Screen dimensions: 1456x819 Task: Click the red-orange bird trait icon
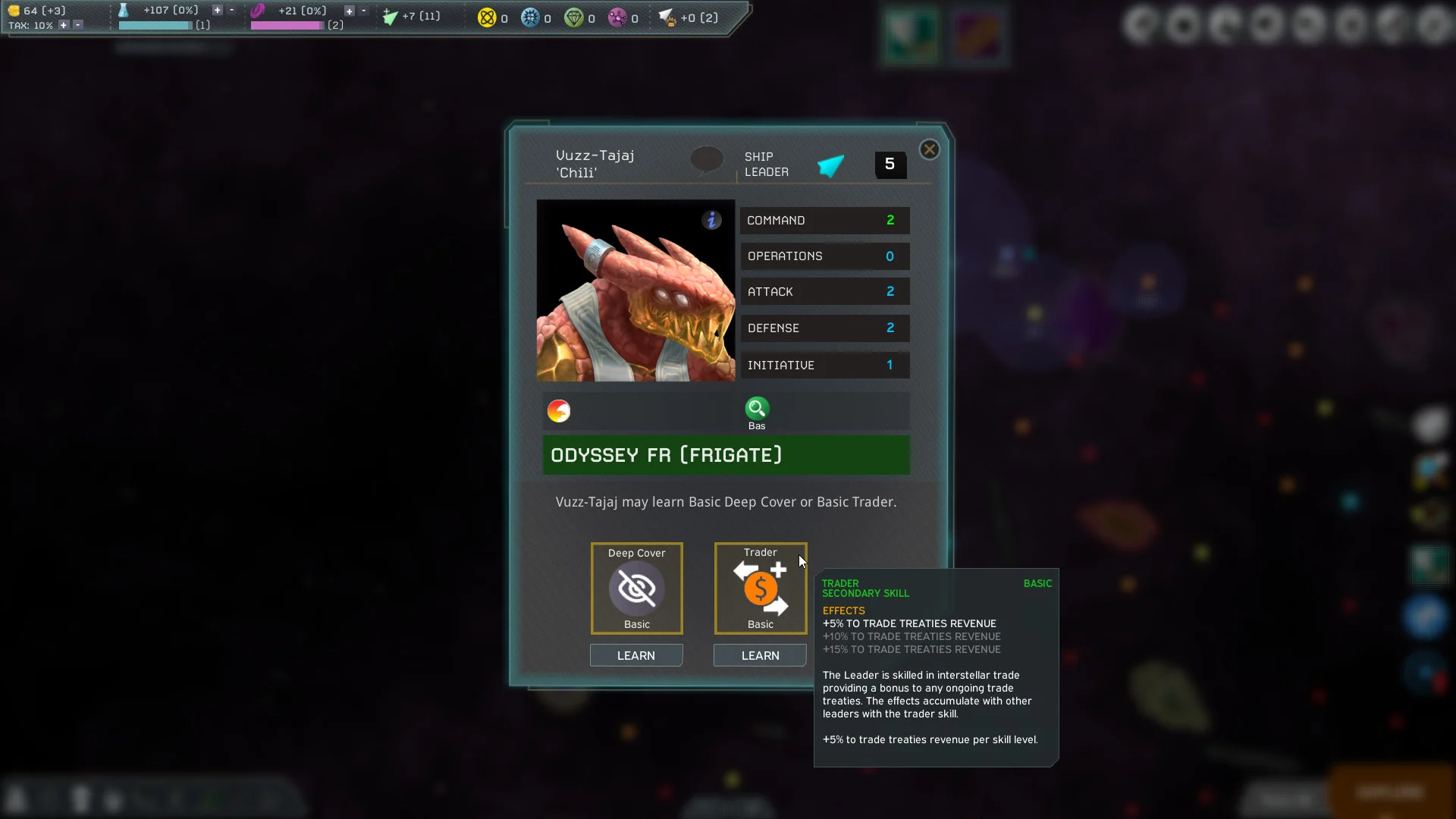tap(559, 411)
